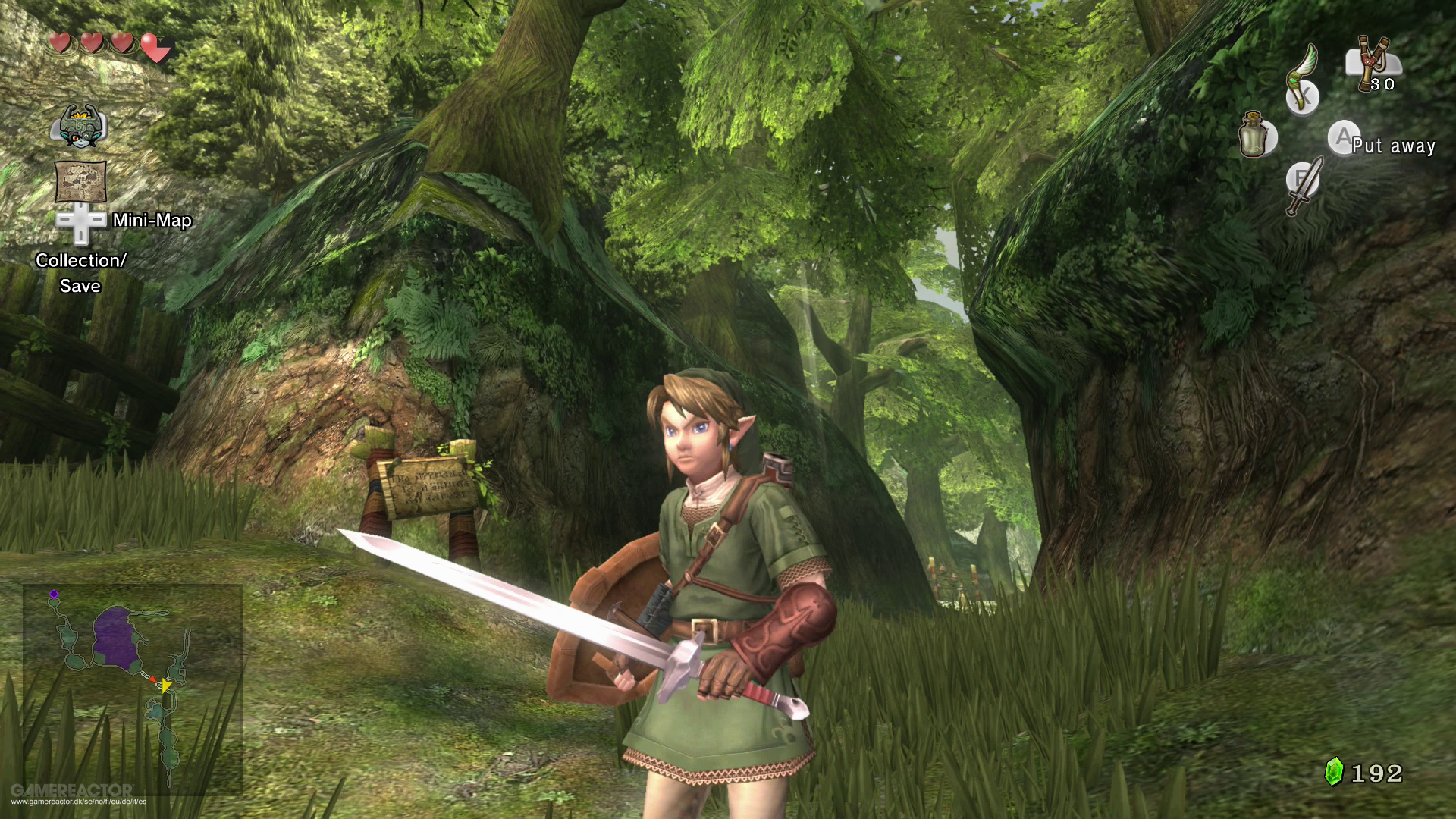Select the bottle item on the Y button
Screen dimensions: 1456x819
1254,136
